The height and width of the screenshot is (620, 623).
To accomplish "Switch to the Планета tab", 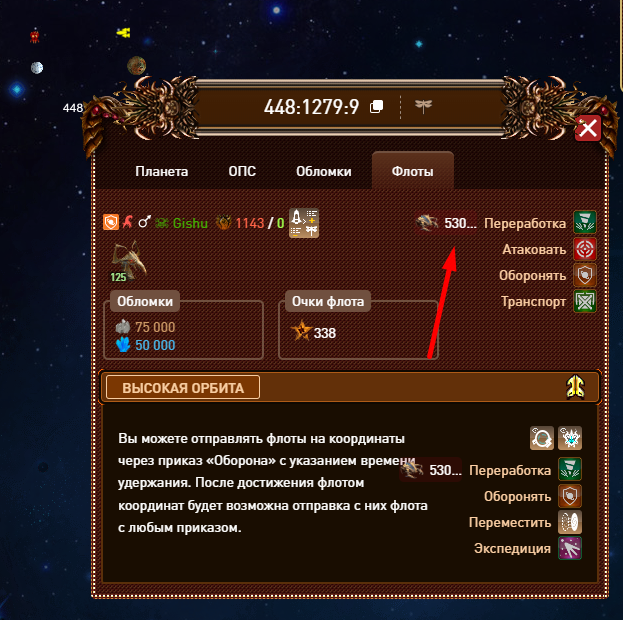I will pyautogui.click(x=161, y=171).
